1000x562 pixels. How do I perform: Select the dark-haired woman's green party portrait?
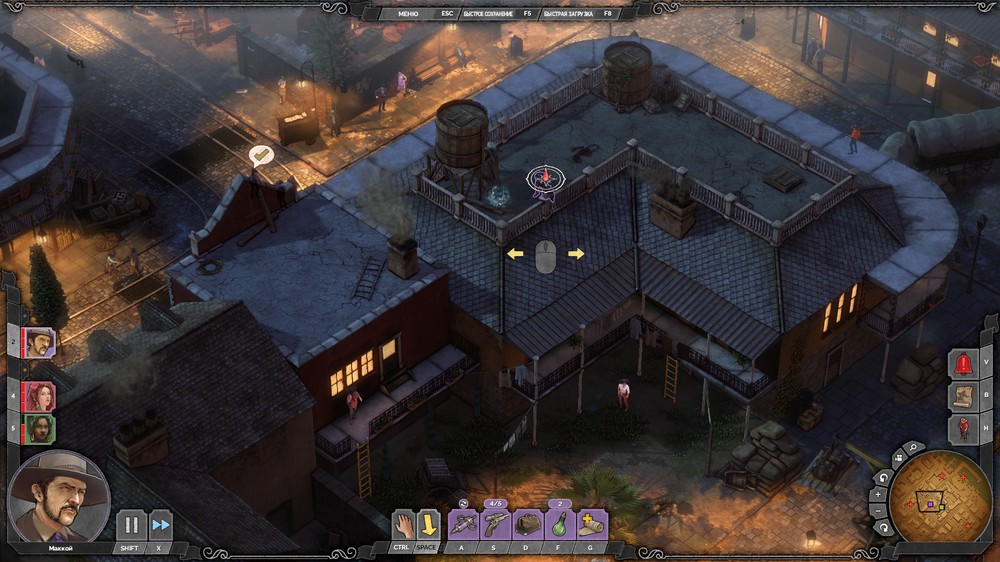40,429
